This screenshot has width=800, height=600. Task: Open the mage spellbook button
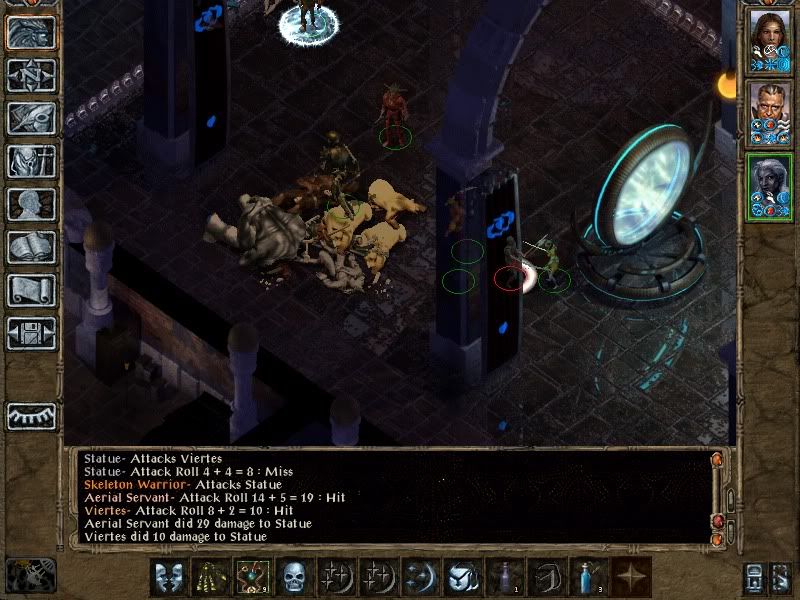32,247
